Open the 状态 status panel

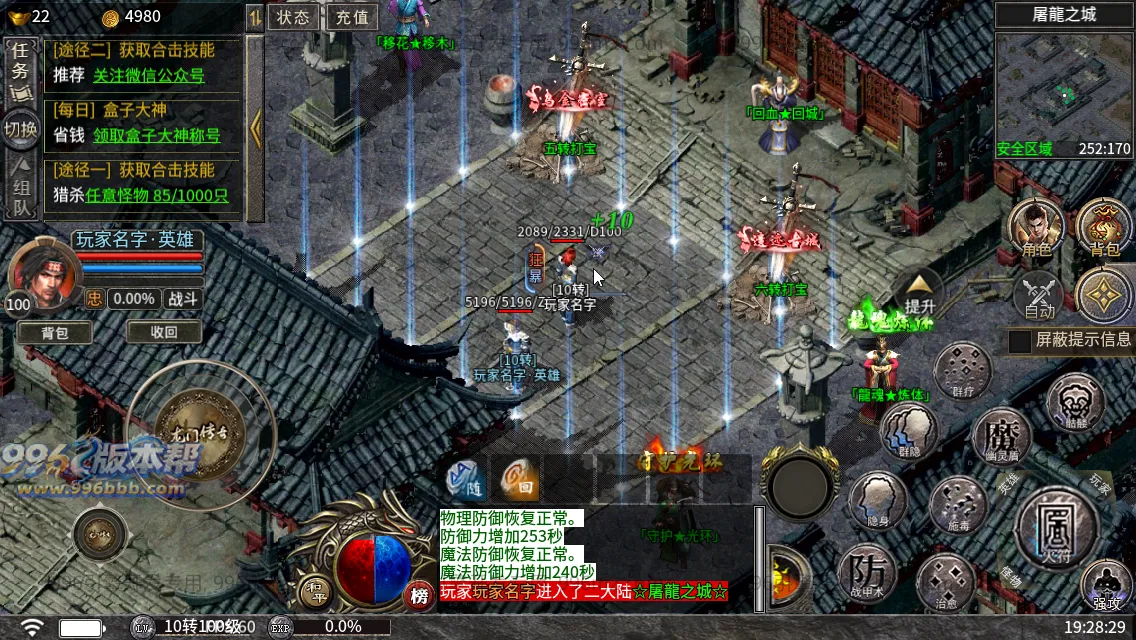pos(293,17)
